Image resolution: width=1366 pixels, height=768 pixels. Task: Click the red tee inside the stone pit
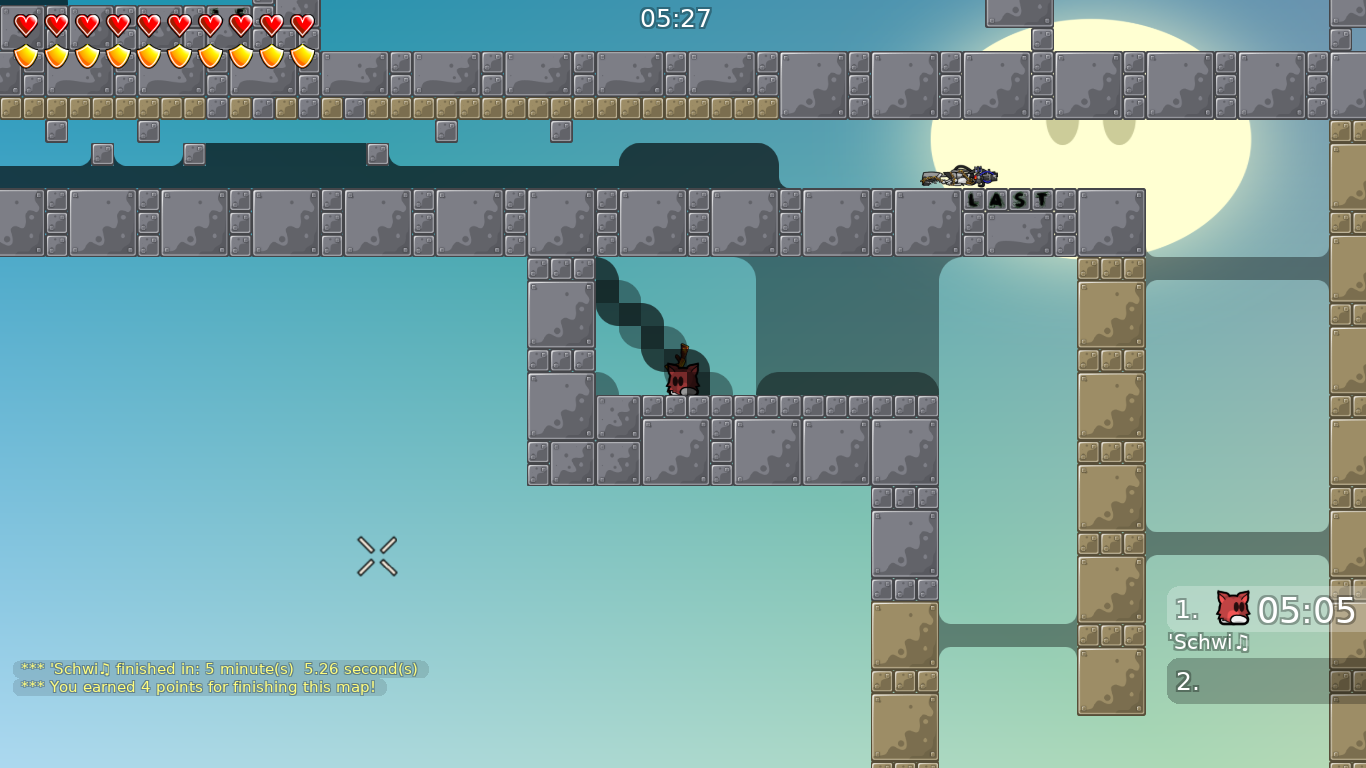[682, 381]
